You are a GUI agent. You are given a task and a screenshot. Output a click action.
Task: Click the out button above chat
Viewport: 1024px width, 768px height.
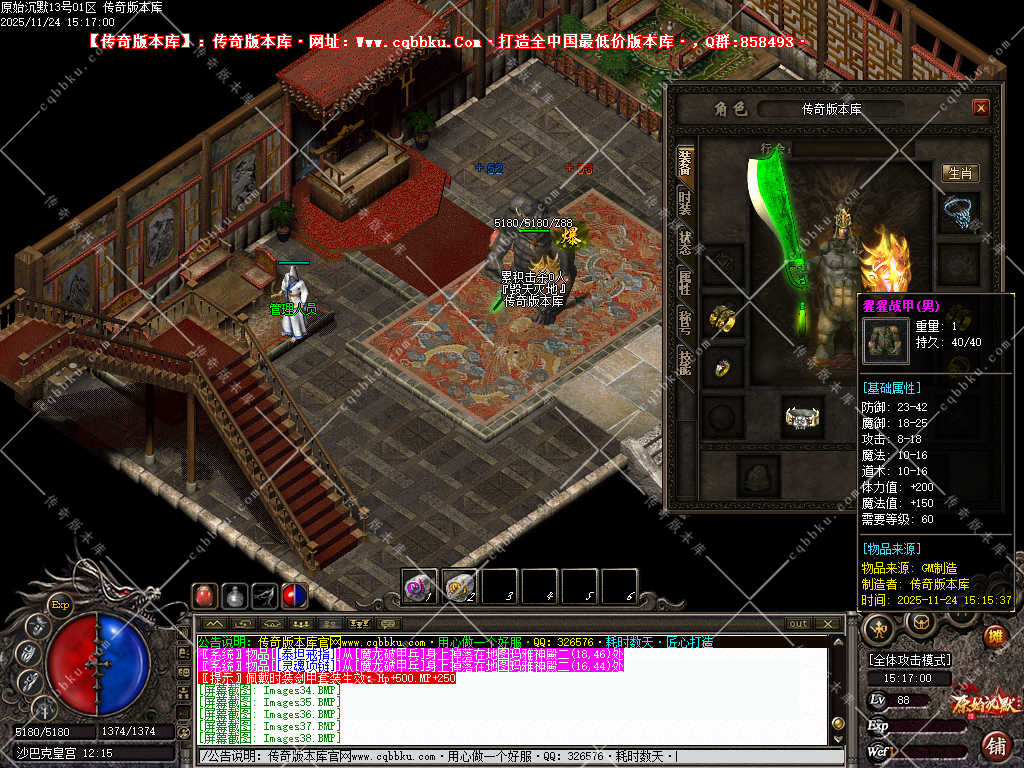tap(798, 623)
